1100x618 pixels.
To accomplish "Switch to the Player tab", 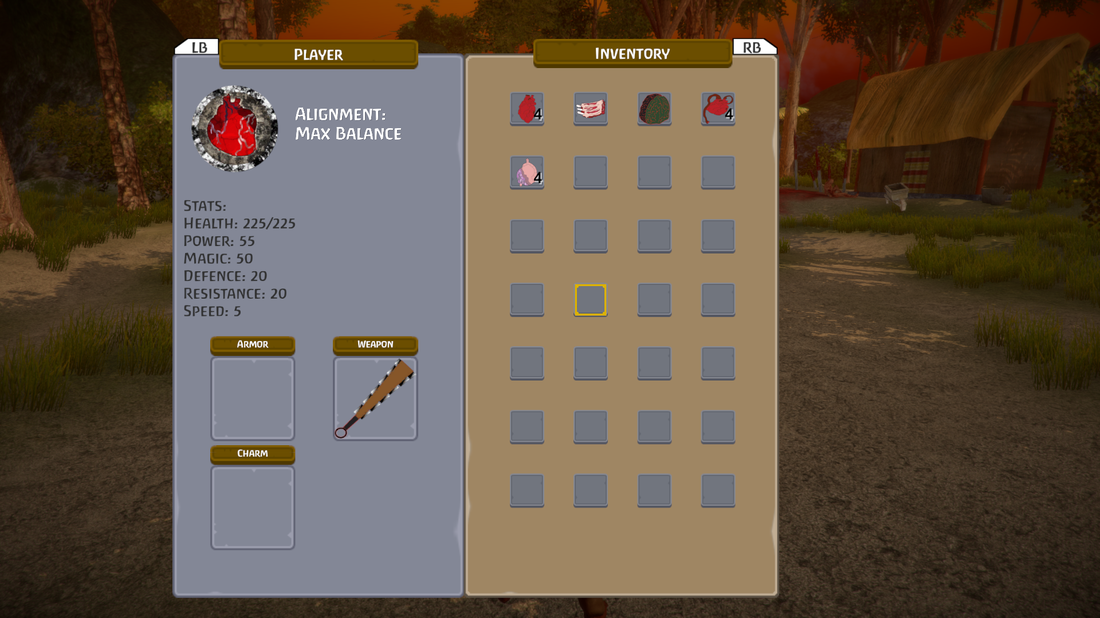I will pyautogui.click(x=318, y=54).
